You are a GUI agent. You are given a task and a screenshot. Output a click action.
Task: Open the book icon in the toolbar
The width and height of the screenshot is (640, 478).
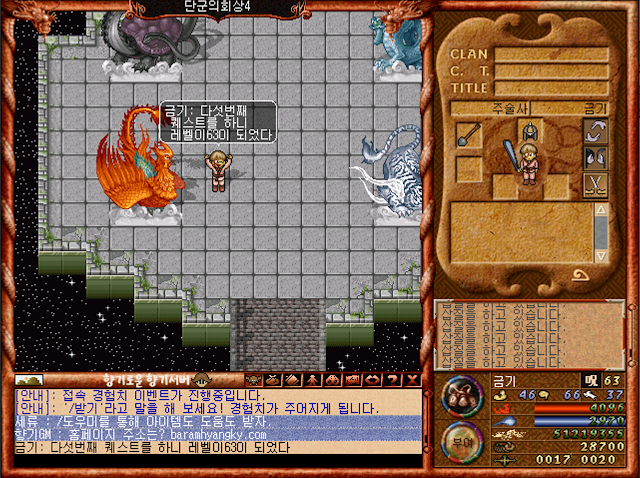[294, 380]
